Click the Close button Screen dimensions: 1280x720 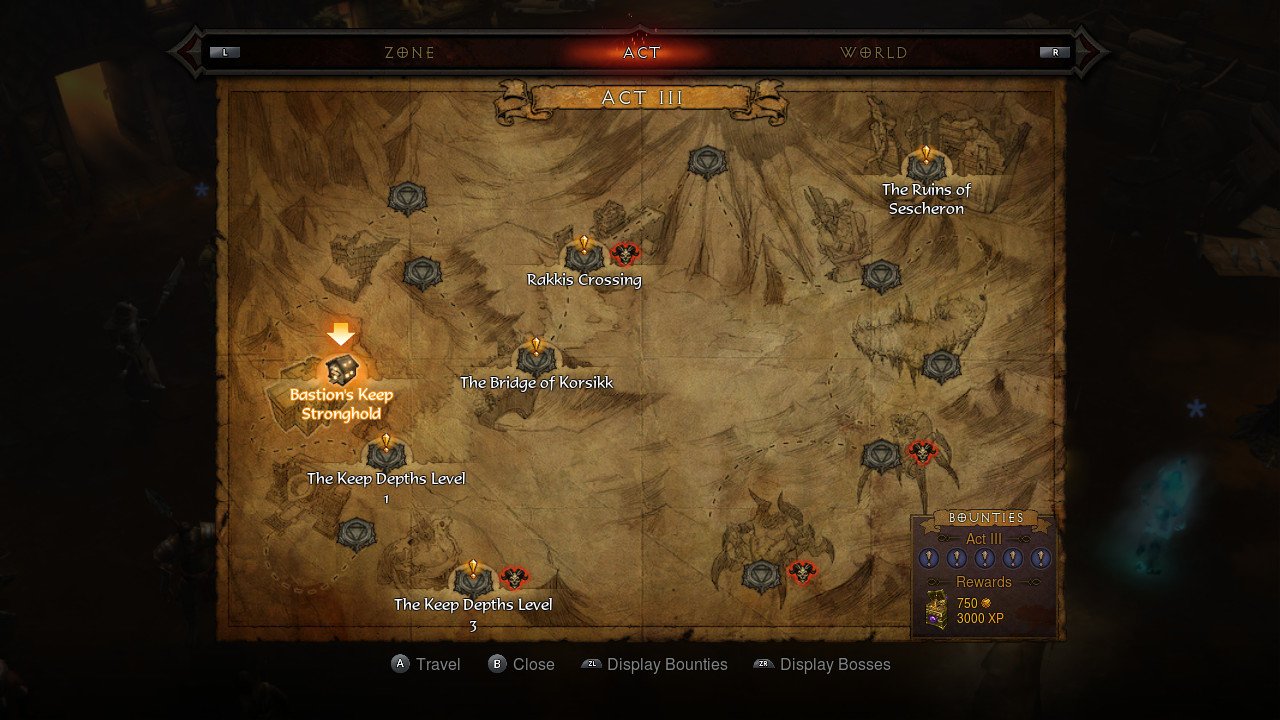[521, 664]
